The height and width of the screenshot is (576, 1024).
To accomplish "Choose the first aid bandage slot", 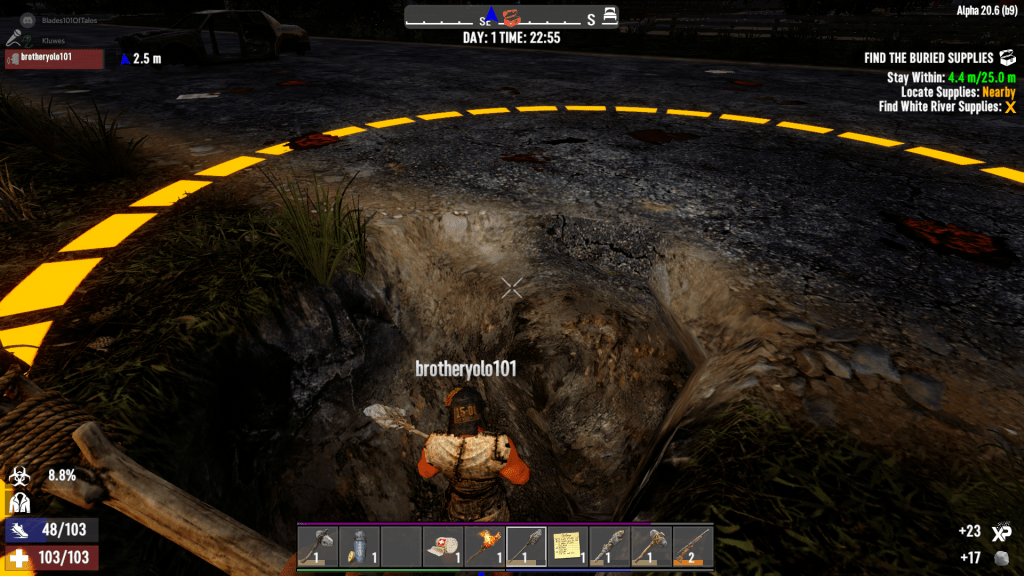I will click(x=443, y=547).
